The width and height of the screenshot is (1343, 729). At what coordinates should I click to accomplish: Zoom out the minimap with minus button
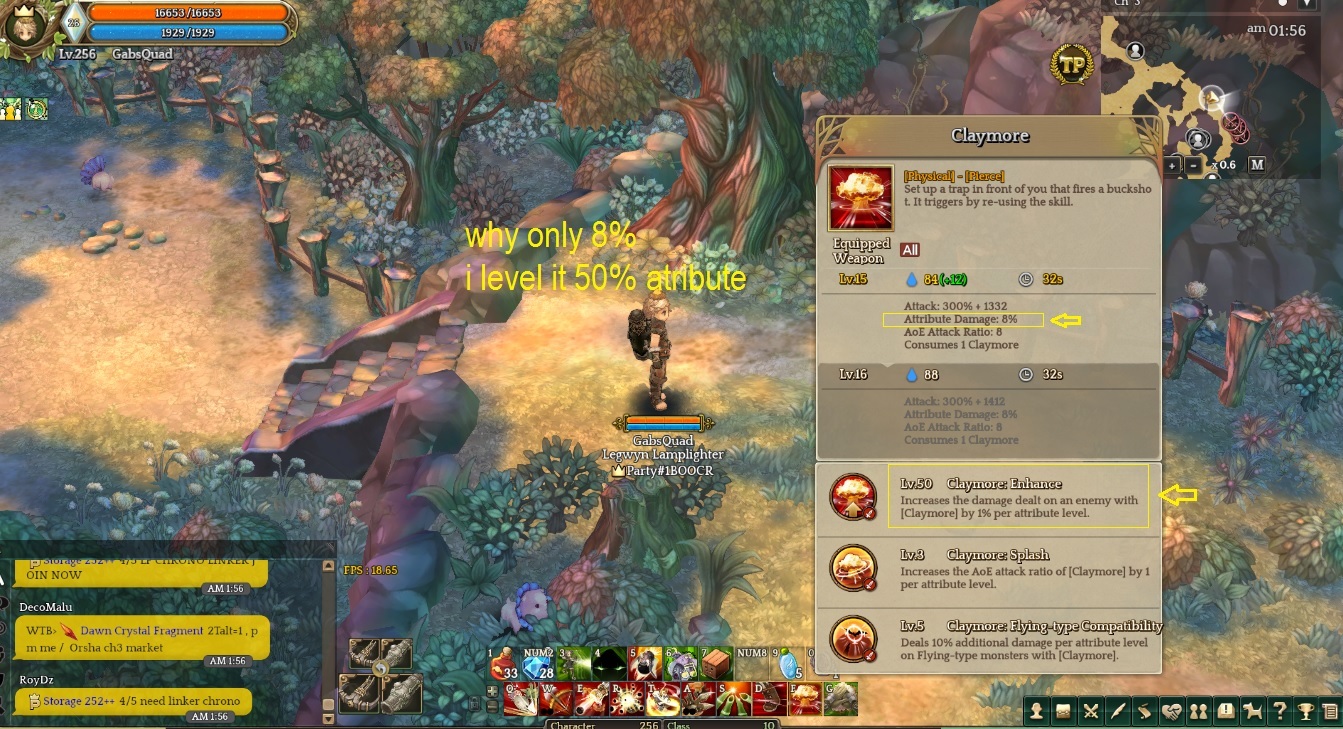pyautogui.click(x=1194, y=165)
